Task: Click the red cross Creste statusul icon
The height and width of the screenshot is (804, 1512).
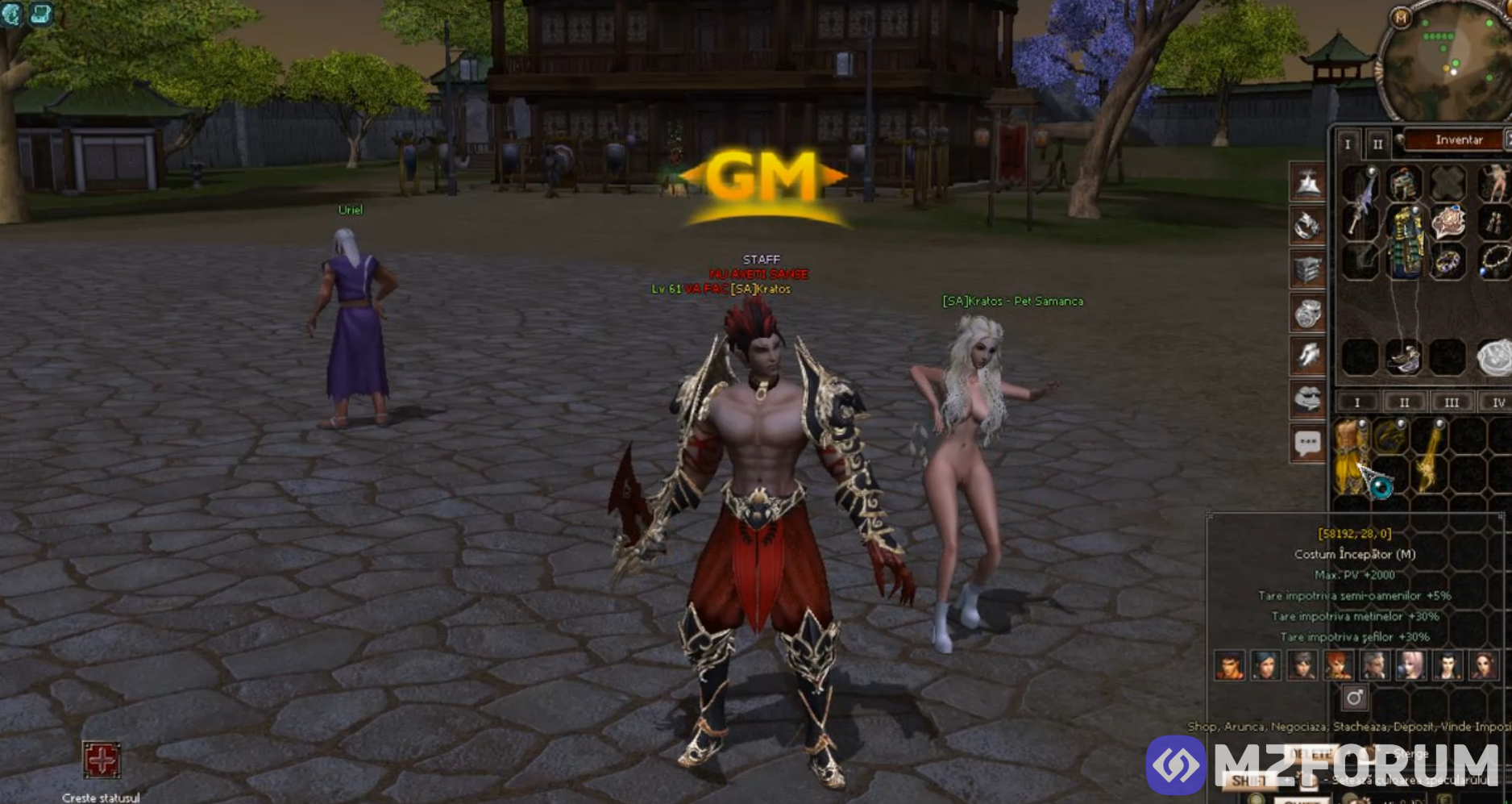Action: [102, 760]
